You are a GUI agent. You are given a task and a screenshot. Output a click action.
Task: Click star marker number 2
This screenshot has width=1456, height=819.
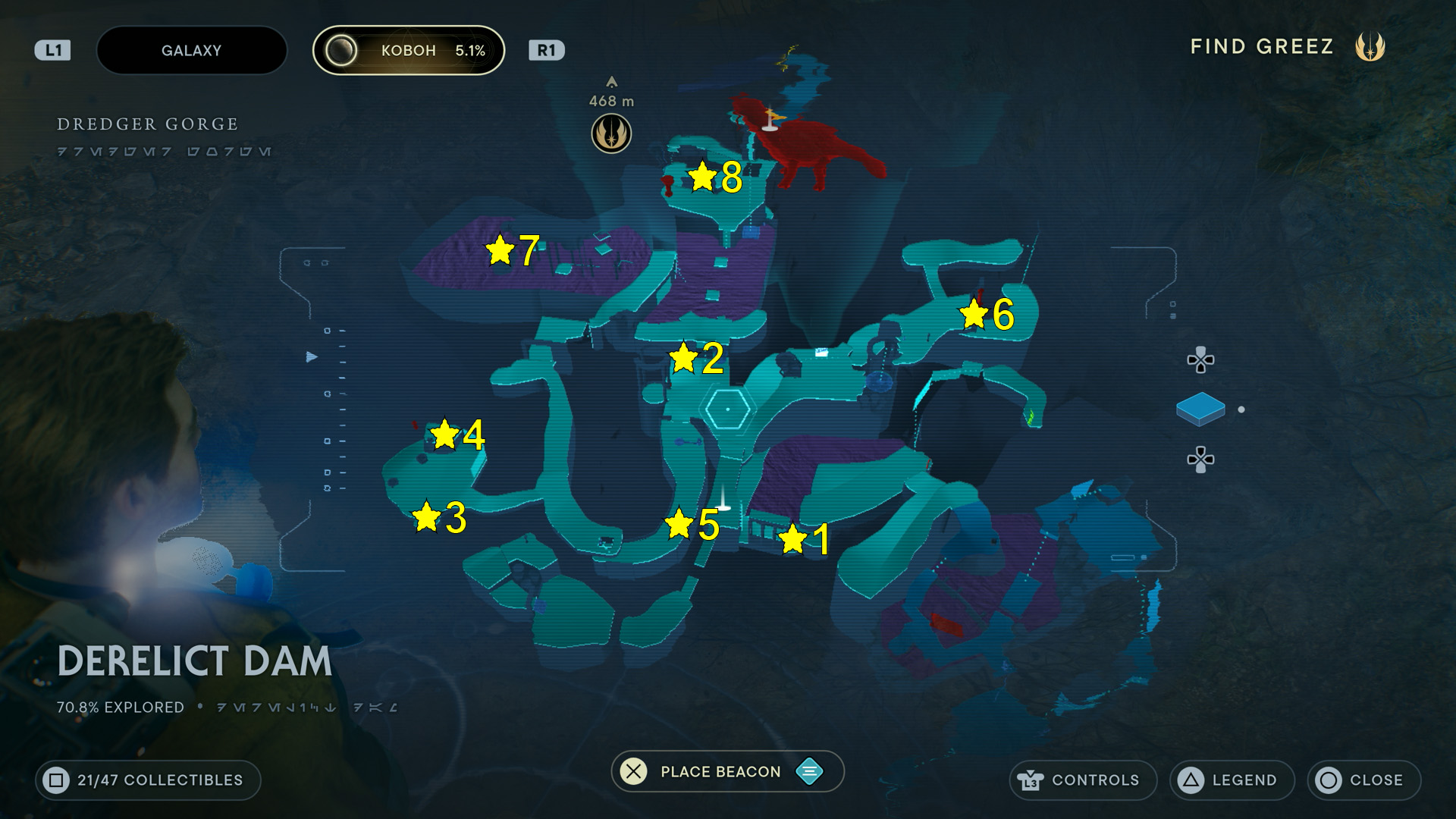coord(683,357)
